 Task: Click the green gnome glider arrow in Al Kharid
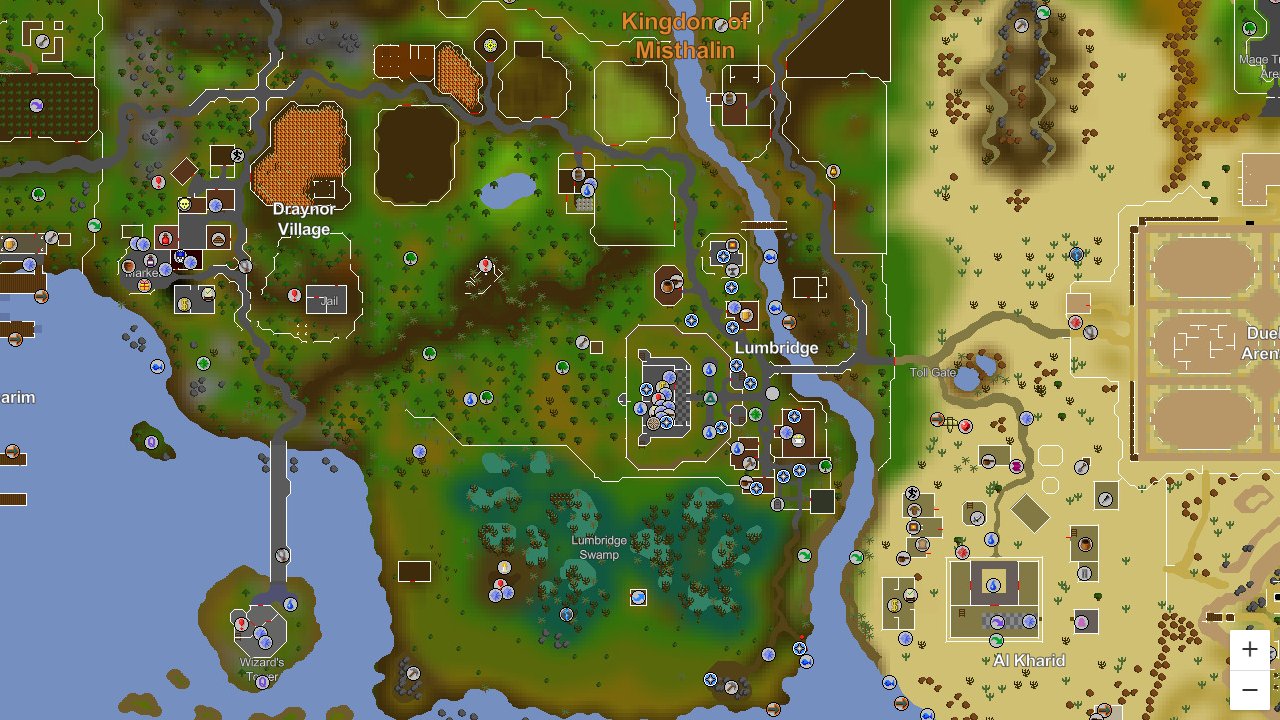point(997,640)
